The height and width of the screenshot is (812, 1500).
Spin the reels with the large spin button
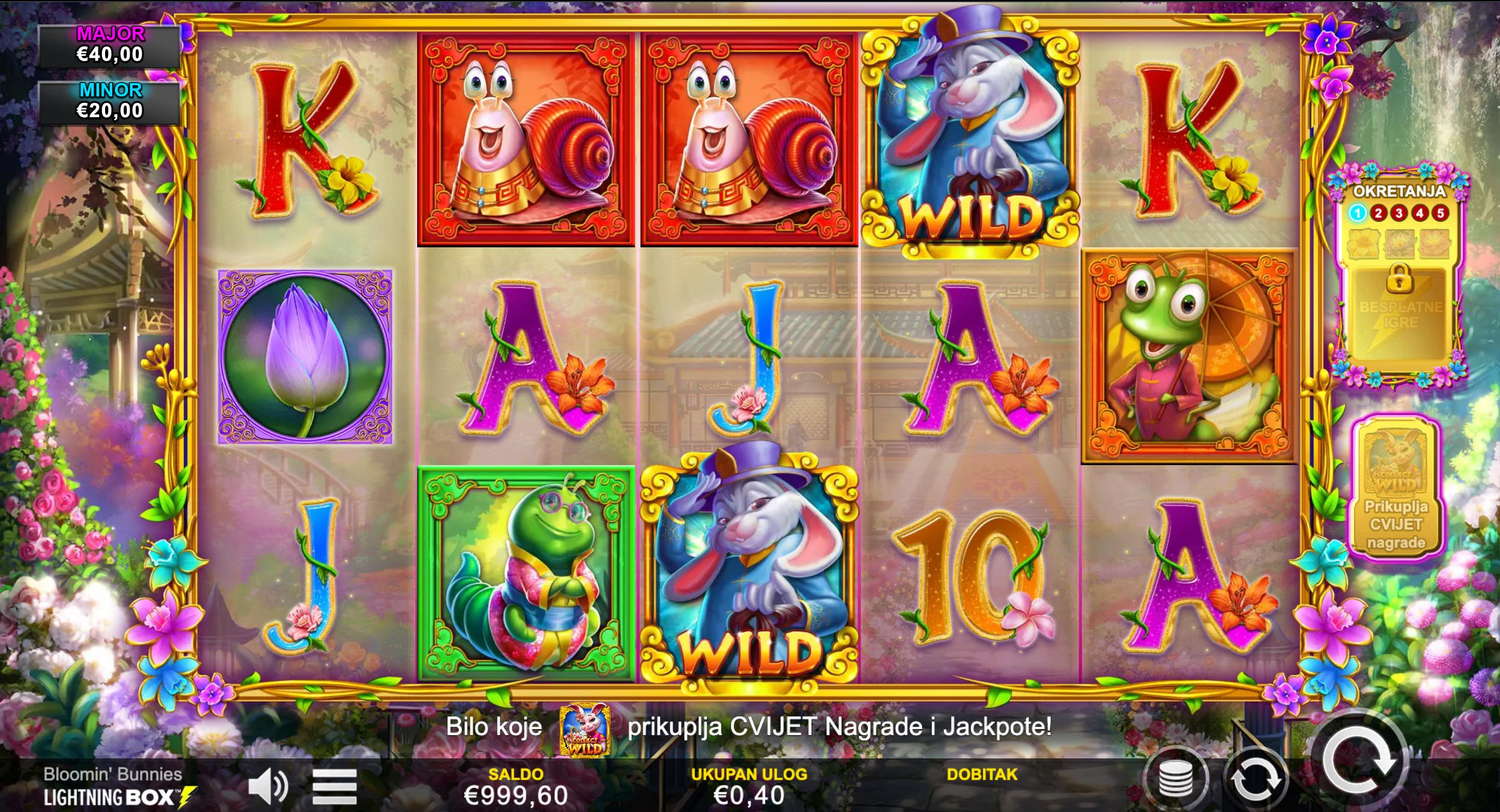pos(1359,759)
